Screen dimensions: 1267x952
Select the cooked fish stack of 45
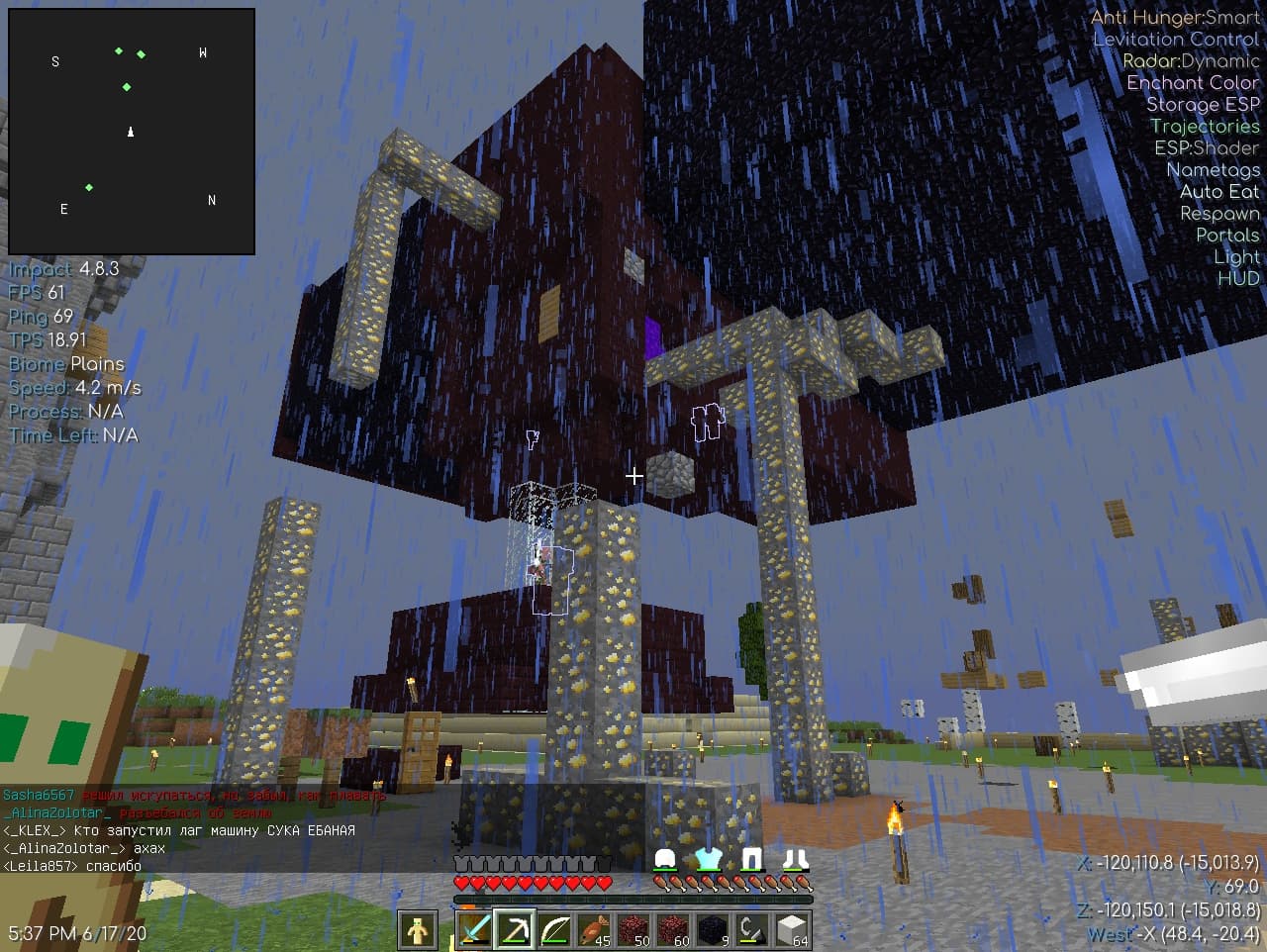point(594,930)
